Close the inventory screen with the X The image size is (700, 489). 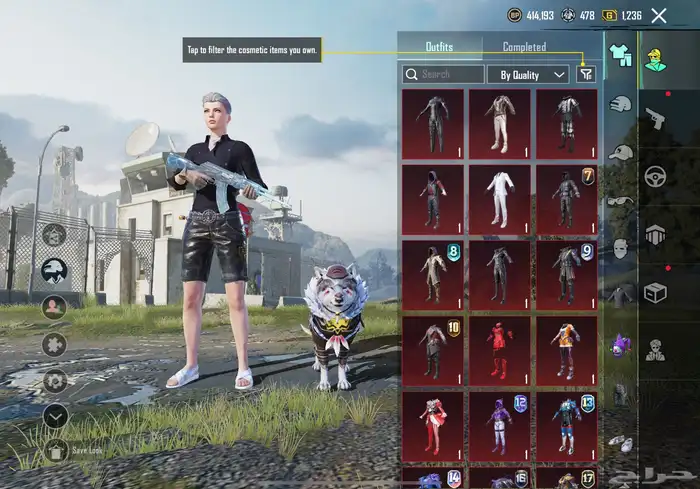[659, 15]
